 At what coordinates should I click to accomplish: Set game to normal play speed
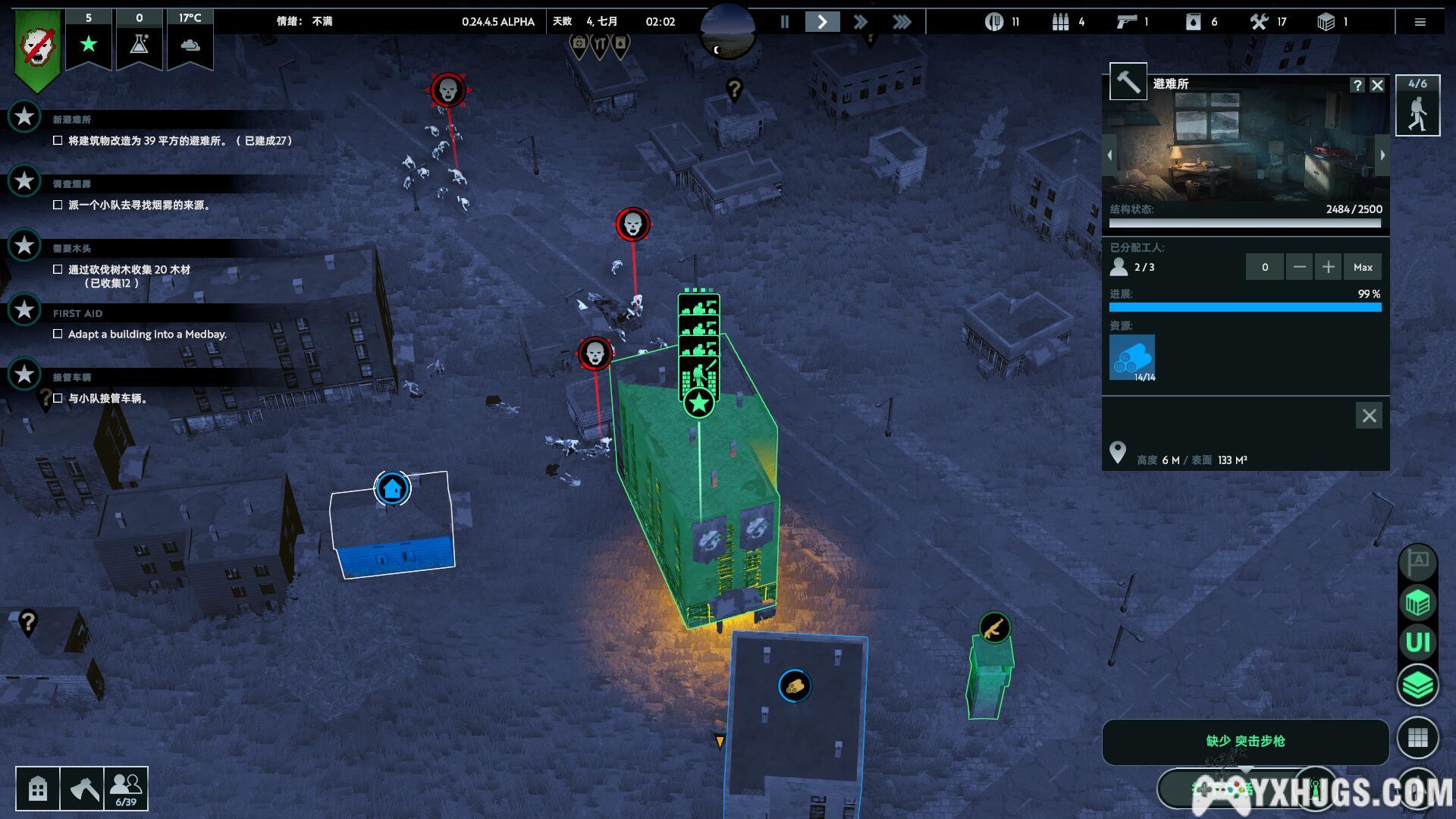pos(822,22)
